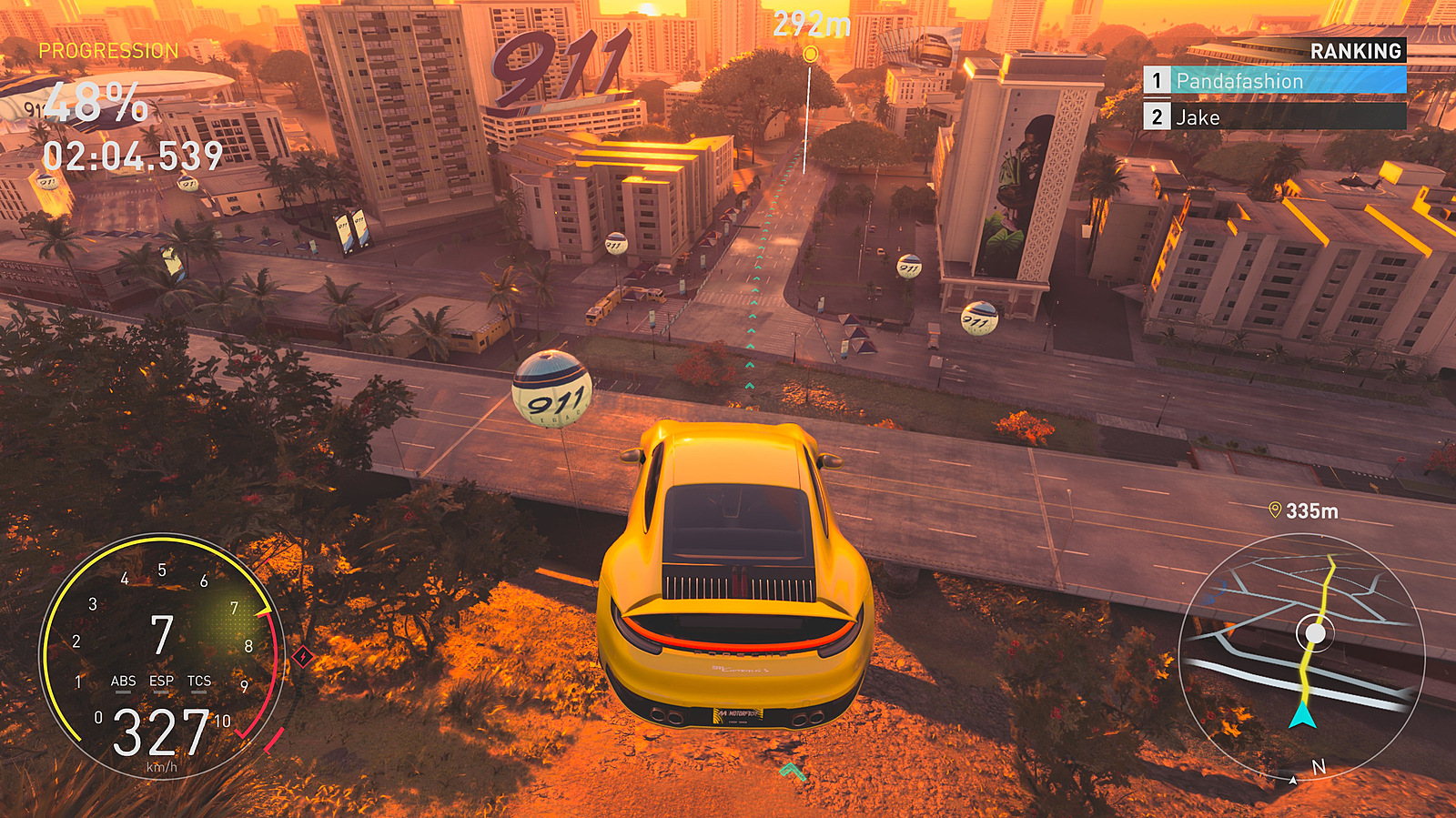Screen dimensions: 1456x818
Task: Click the RANKING header label
Action: point(1355,51)
